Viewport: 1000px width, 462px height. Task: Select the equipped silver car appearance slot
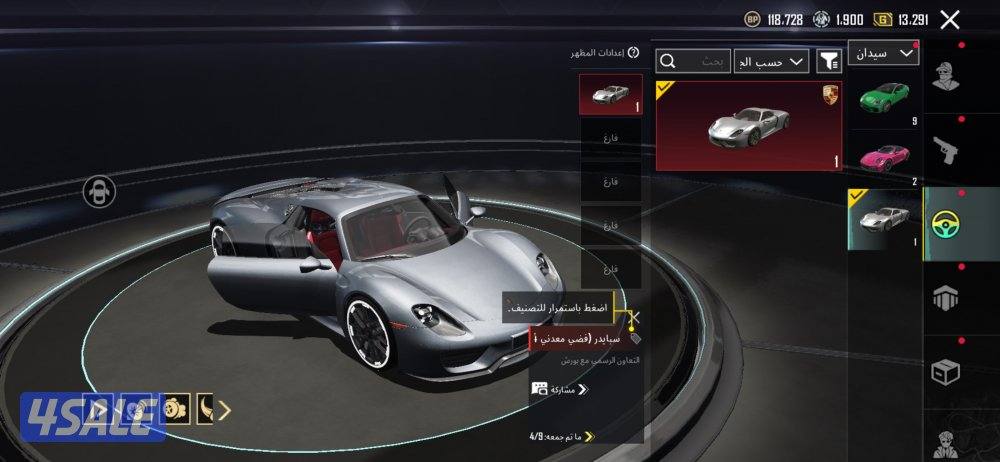click(611, 96)
